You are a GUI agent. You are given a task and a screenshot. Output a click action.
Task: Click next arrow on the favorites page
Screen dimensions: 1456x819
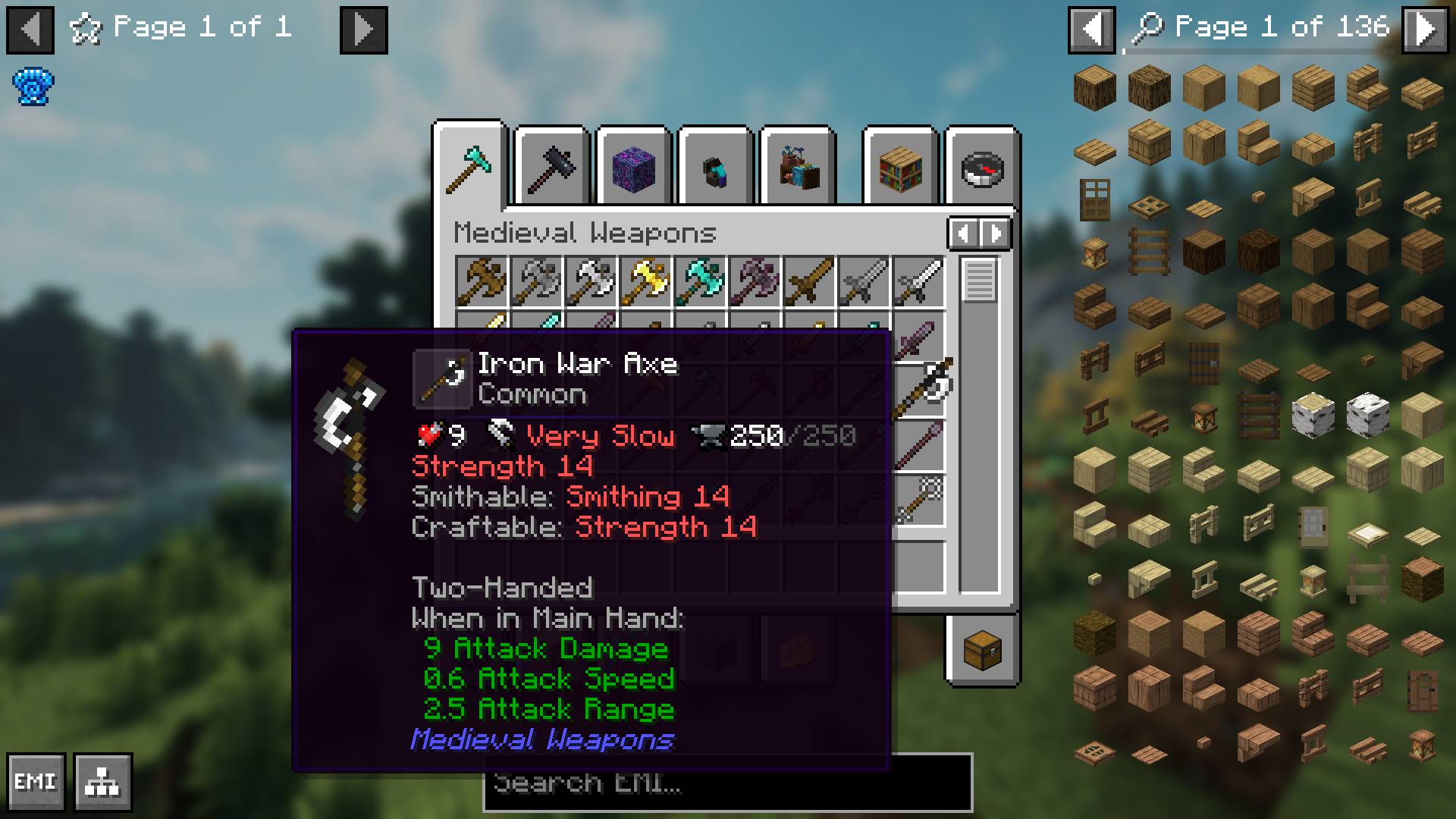[363, 30]
